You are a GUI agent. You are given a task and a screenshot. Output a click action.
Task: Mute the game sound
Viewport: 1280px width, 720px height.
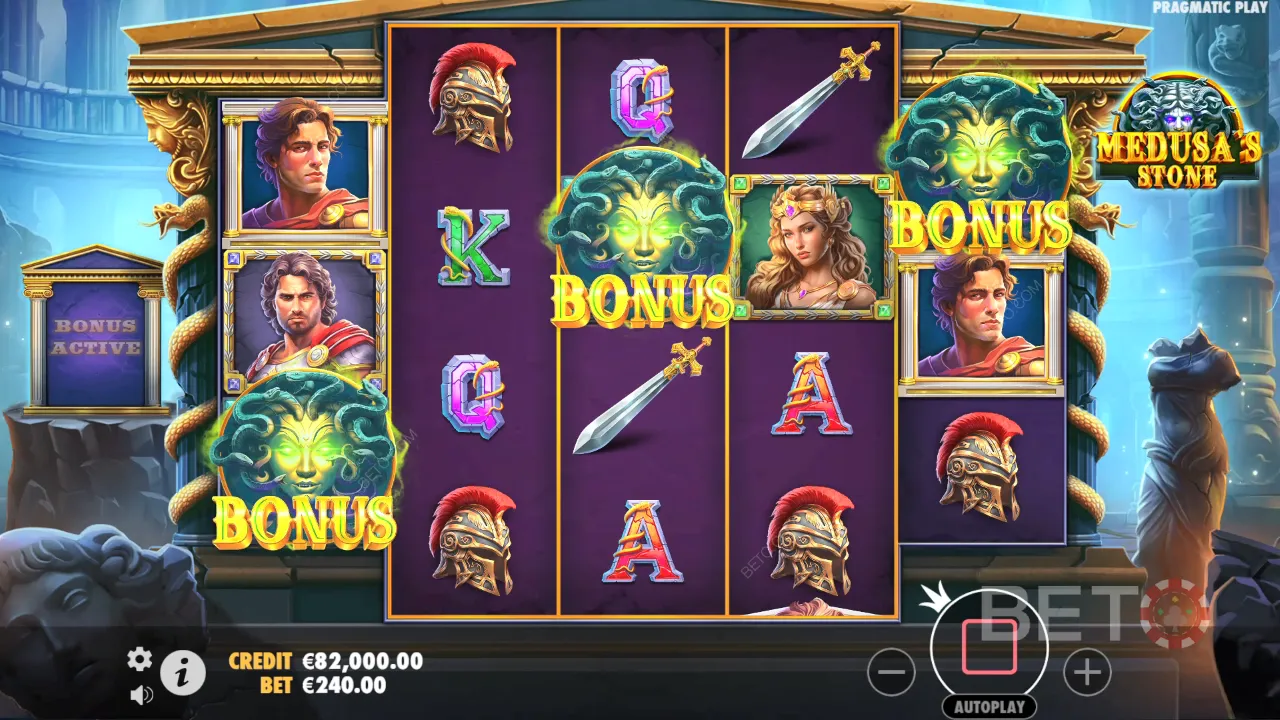tap(140, 695)
